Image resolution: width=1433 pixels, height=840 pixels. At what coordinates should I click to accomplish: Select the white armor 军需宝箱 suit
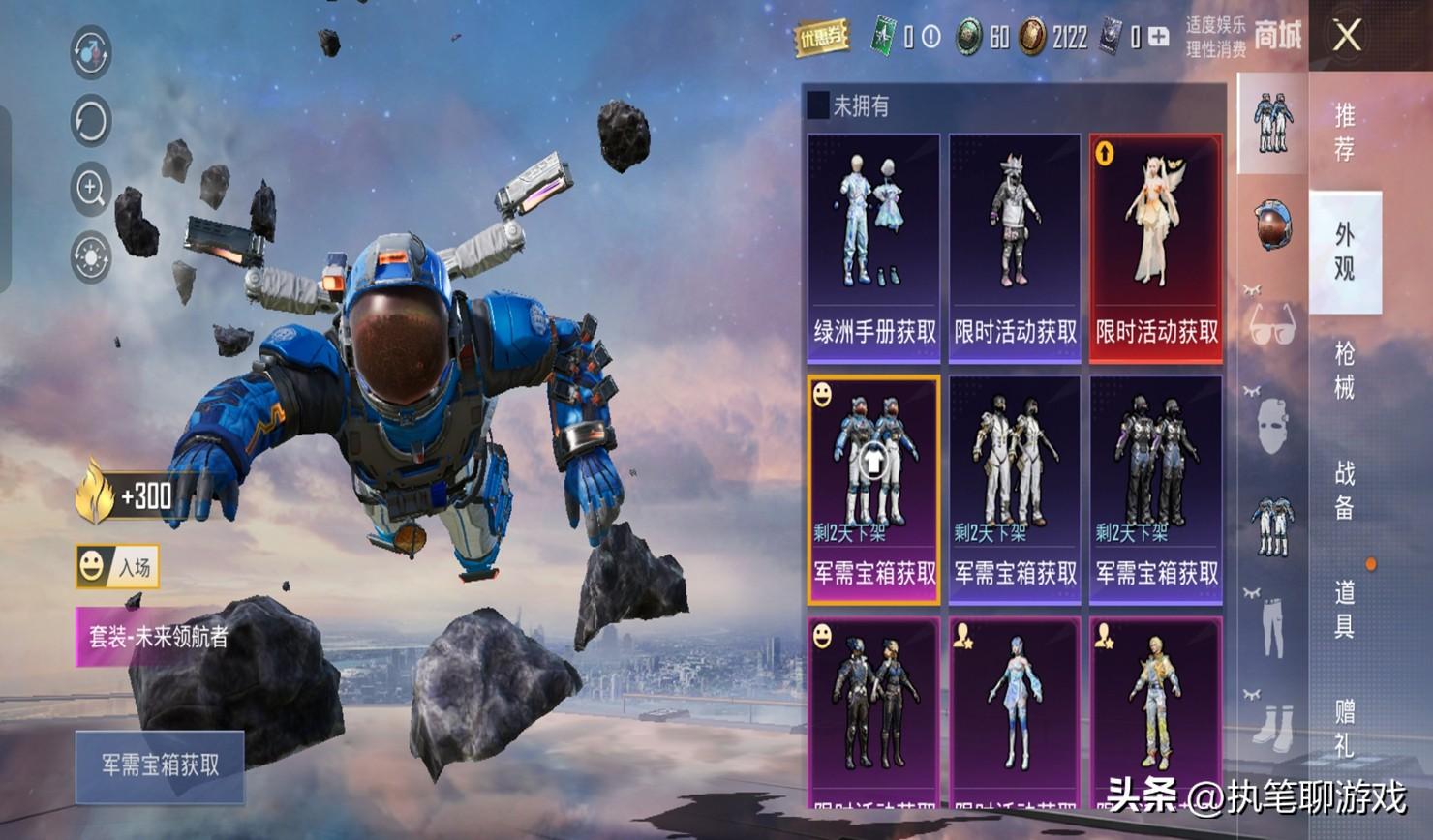coord(1015,490)
